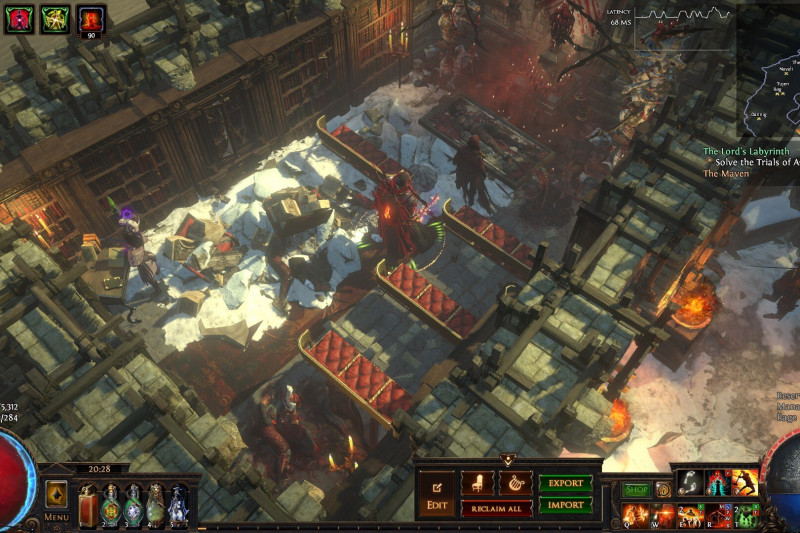This screenshot has height=533, width=800.
Task: Use the blue-white flask in slot 5
Action: point(178,504)
